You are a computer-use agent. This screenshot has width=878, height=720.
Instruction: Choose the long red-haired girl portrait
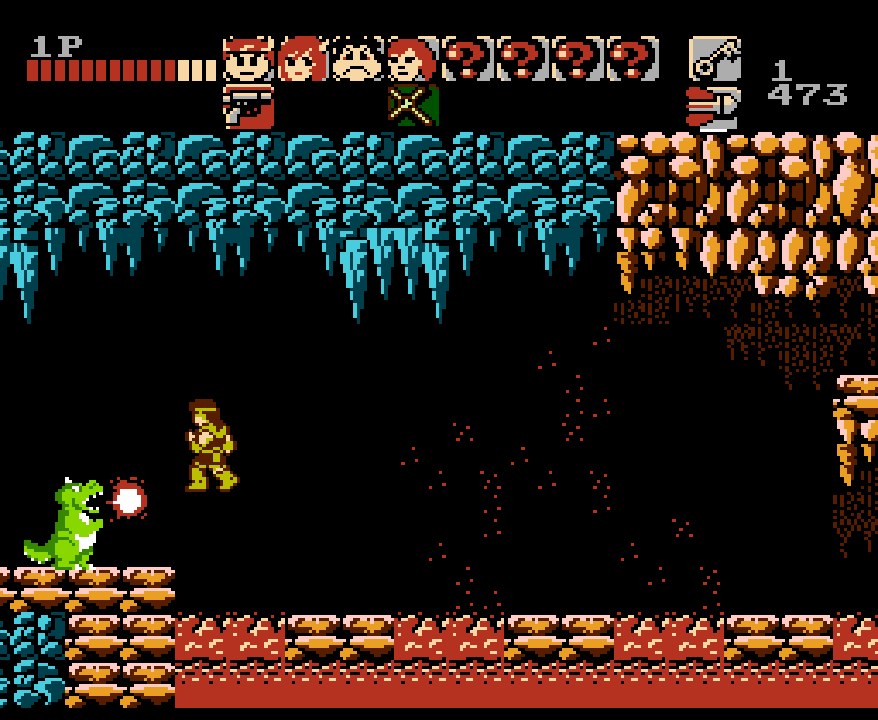[303, 59]
